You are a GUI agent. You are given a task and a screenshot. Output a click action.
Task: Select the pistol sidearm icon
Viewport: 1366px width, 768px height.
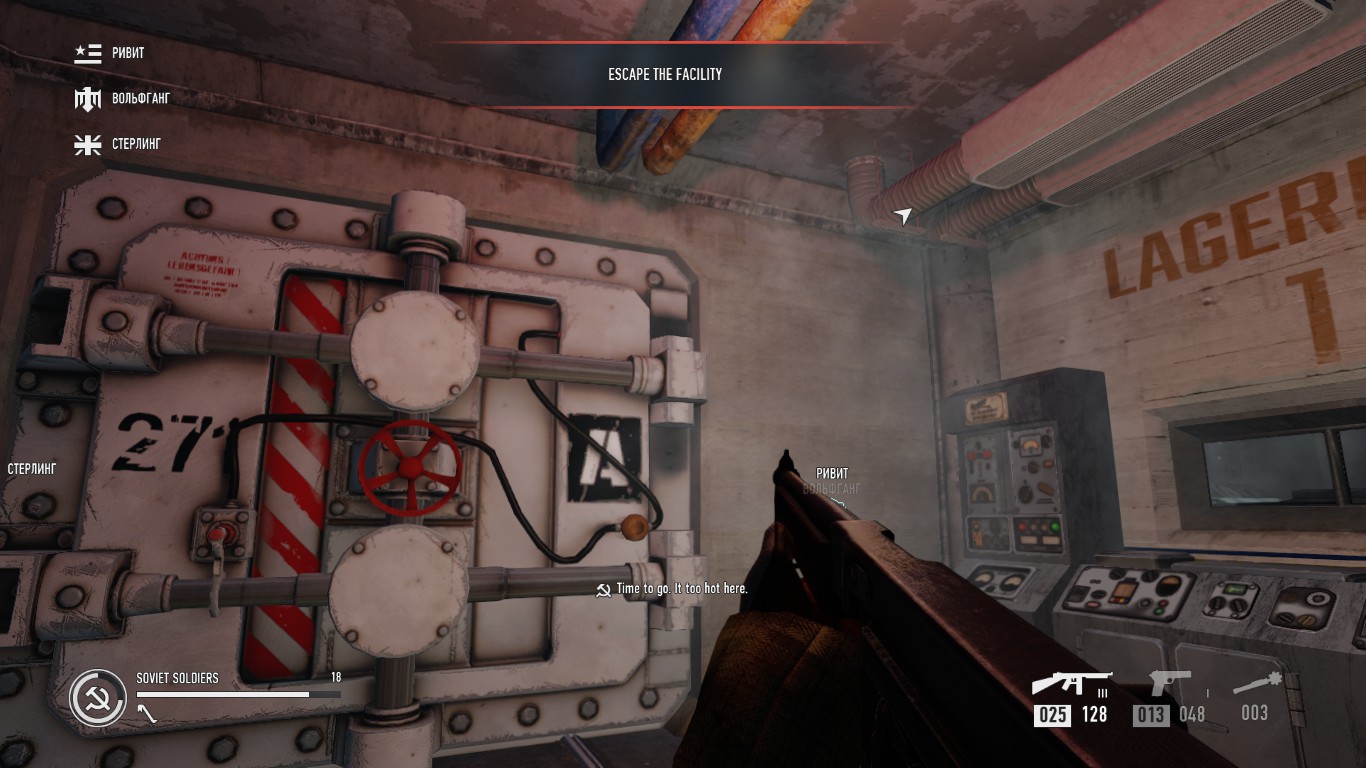pos(1170,683)
